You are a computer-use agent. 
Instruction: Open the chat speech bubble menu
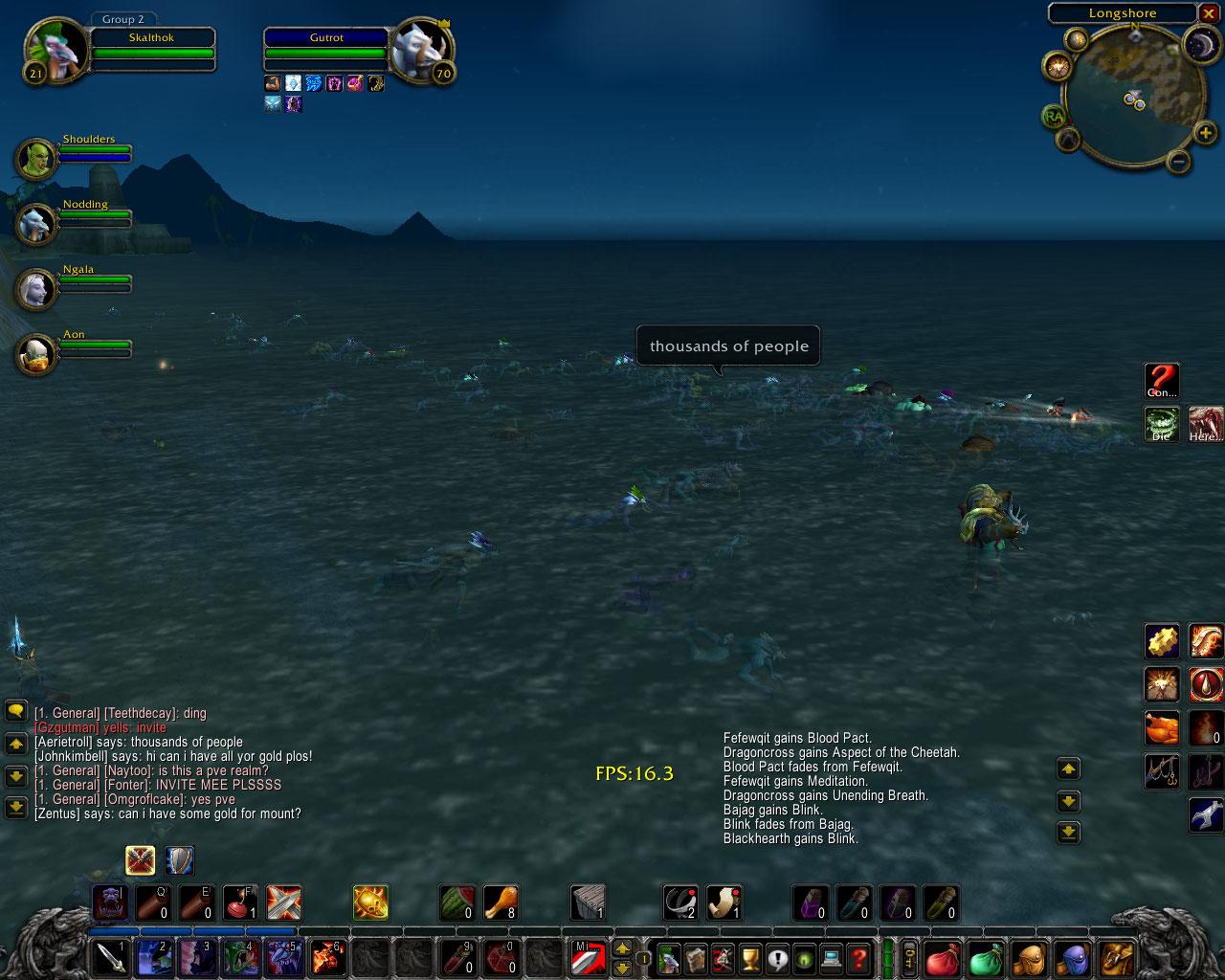coord(16,711)
